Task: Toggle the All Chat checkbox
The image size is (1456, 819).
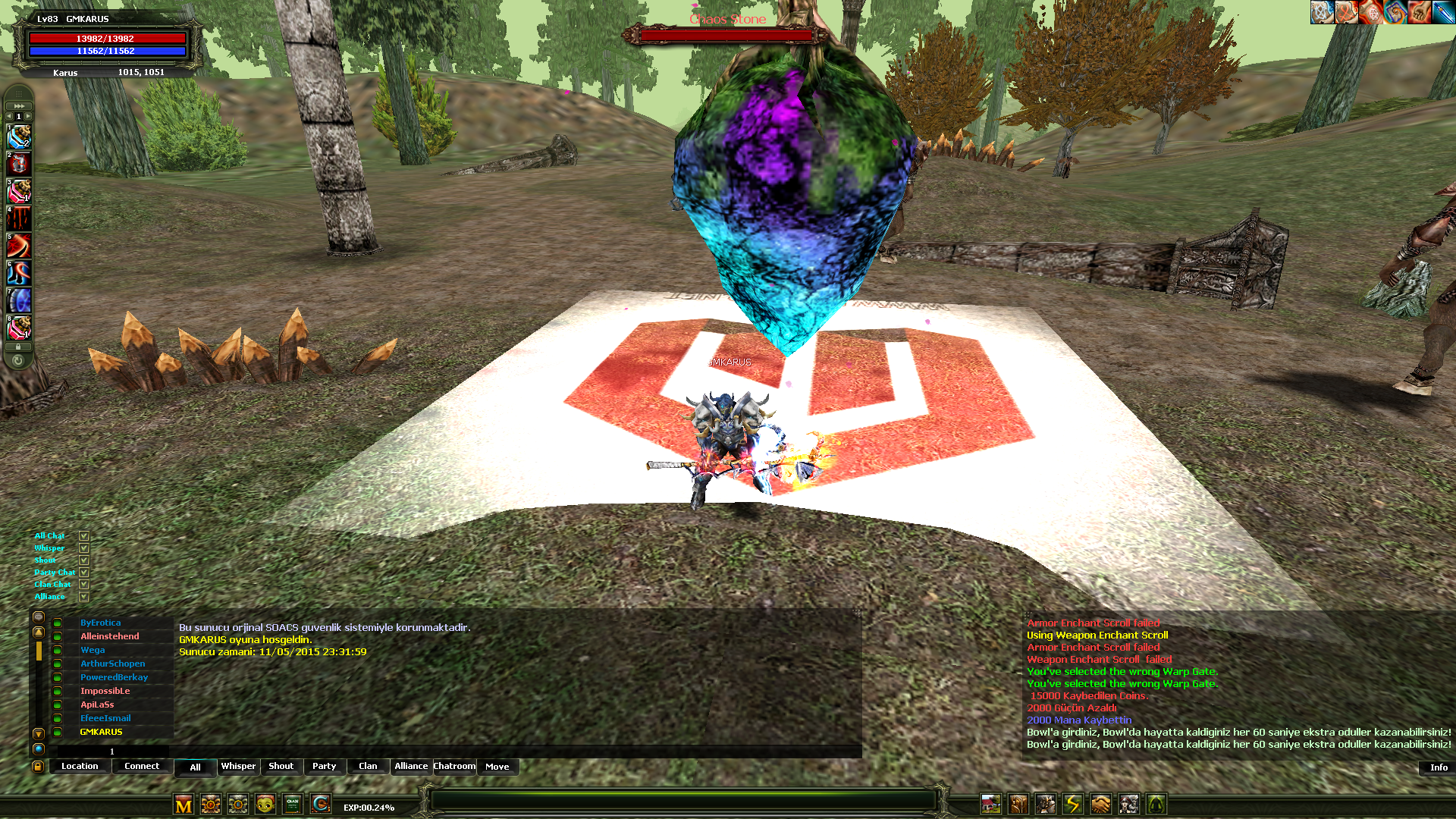Action: coord(84,536)
